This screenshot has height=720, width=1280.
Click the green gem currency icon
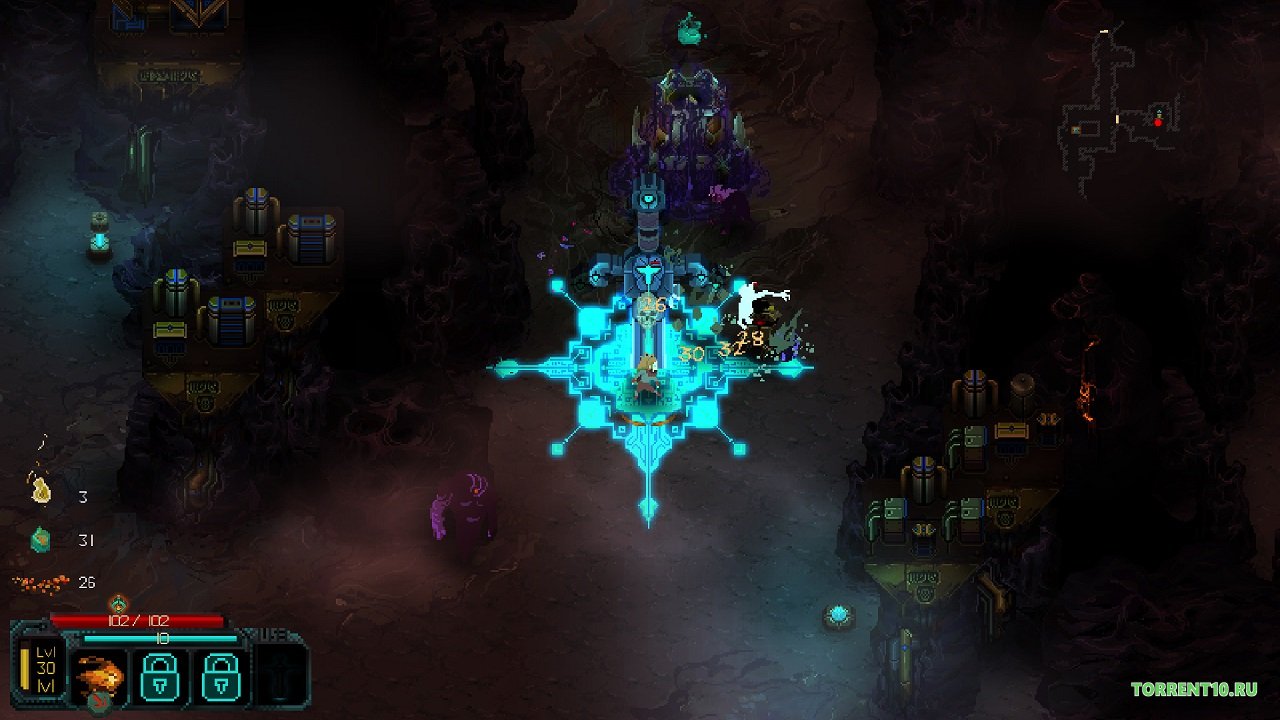tap(41, 539)
